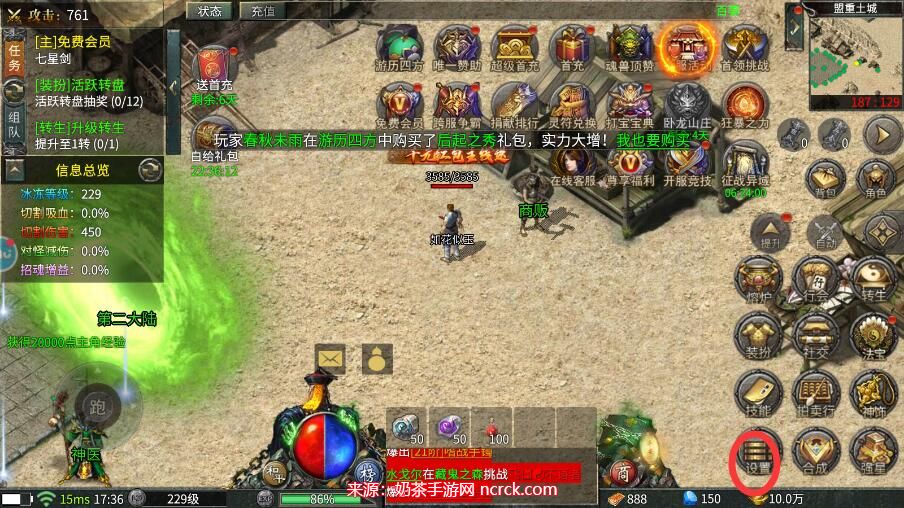Open the 行会 guild panel
Image resolution: width=904 pixels, height=508 pixels.
tap(816, 278)
